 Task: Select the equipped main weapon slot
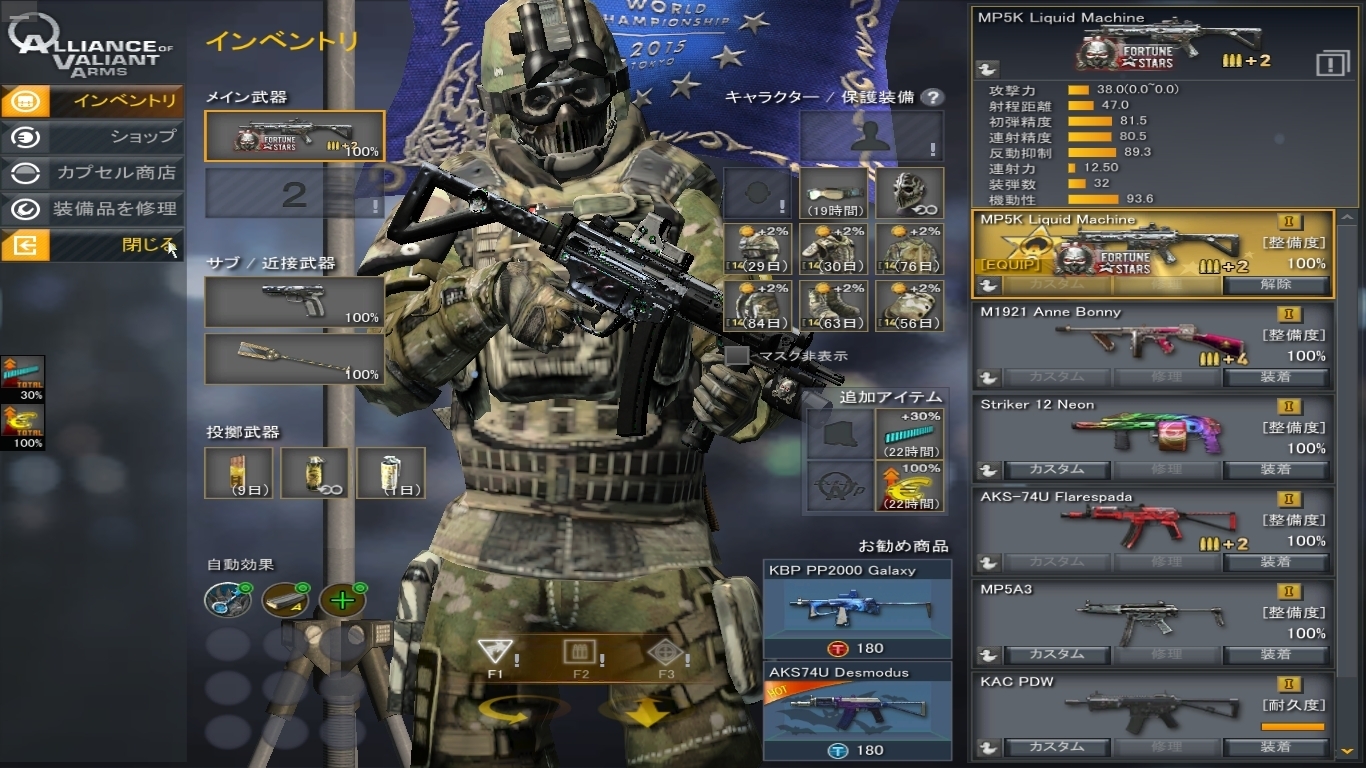295,136
